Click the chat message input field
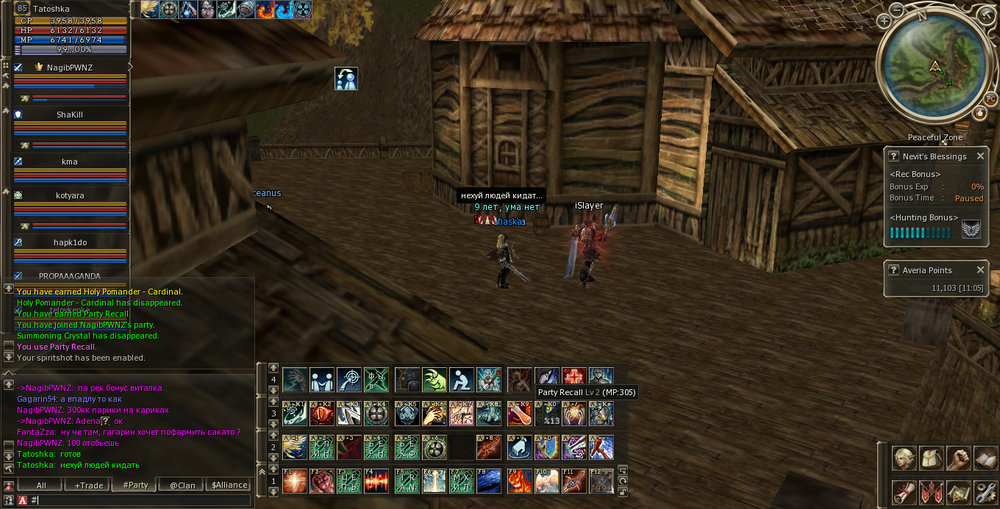 point(140,499)
